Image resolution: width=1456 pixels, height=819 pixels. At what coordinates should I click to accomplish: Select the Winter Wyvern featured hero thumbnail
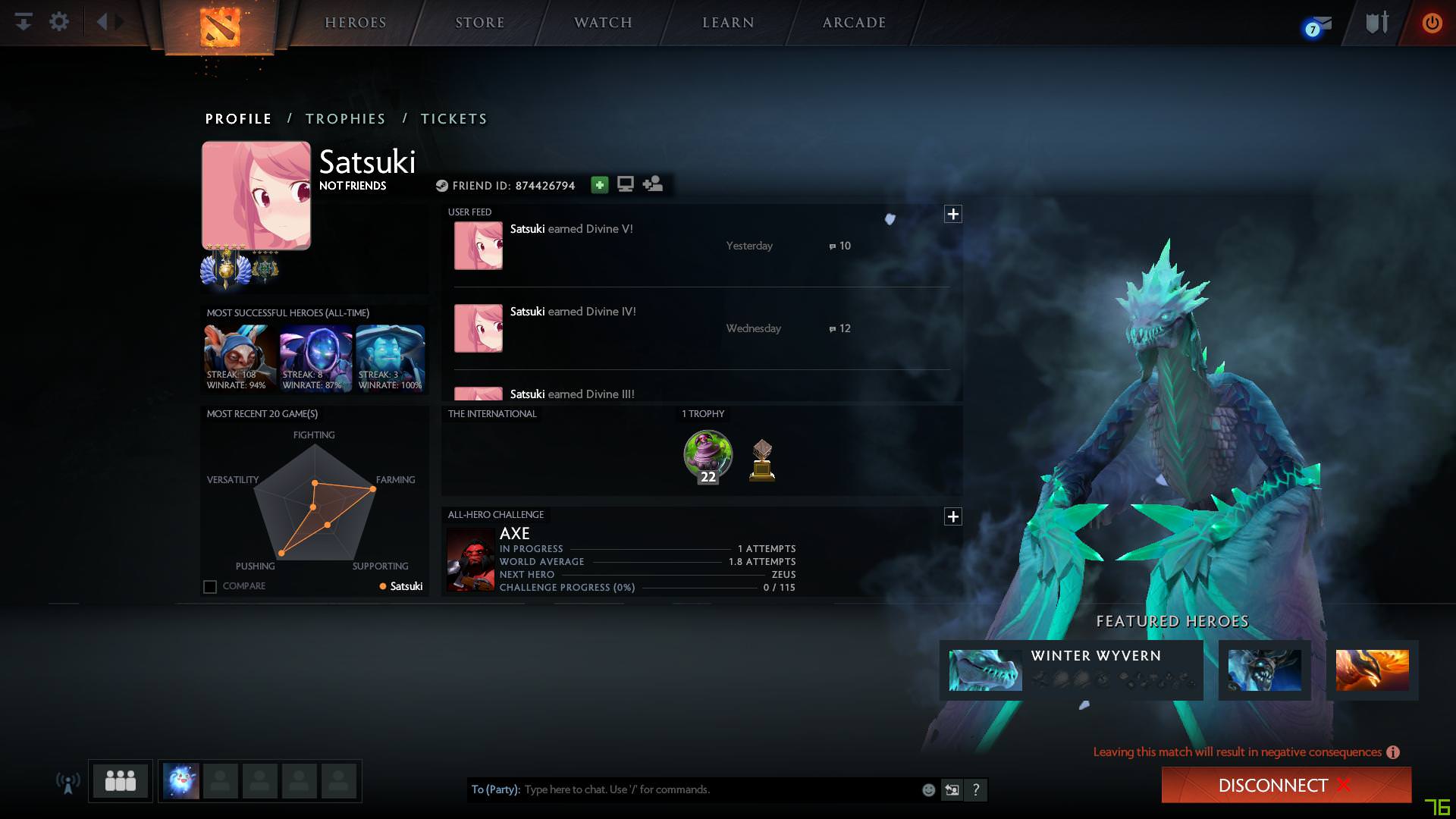(982, 670)
